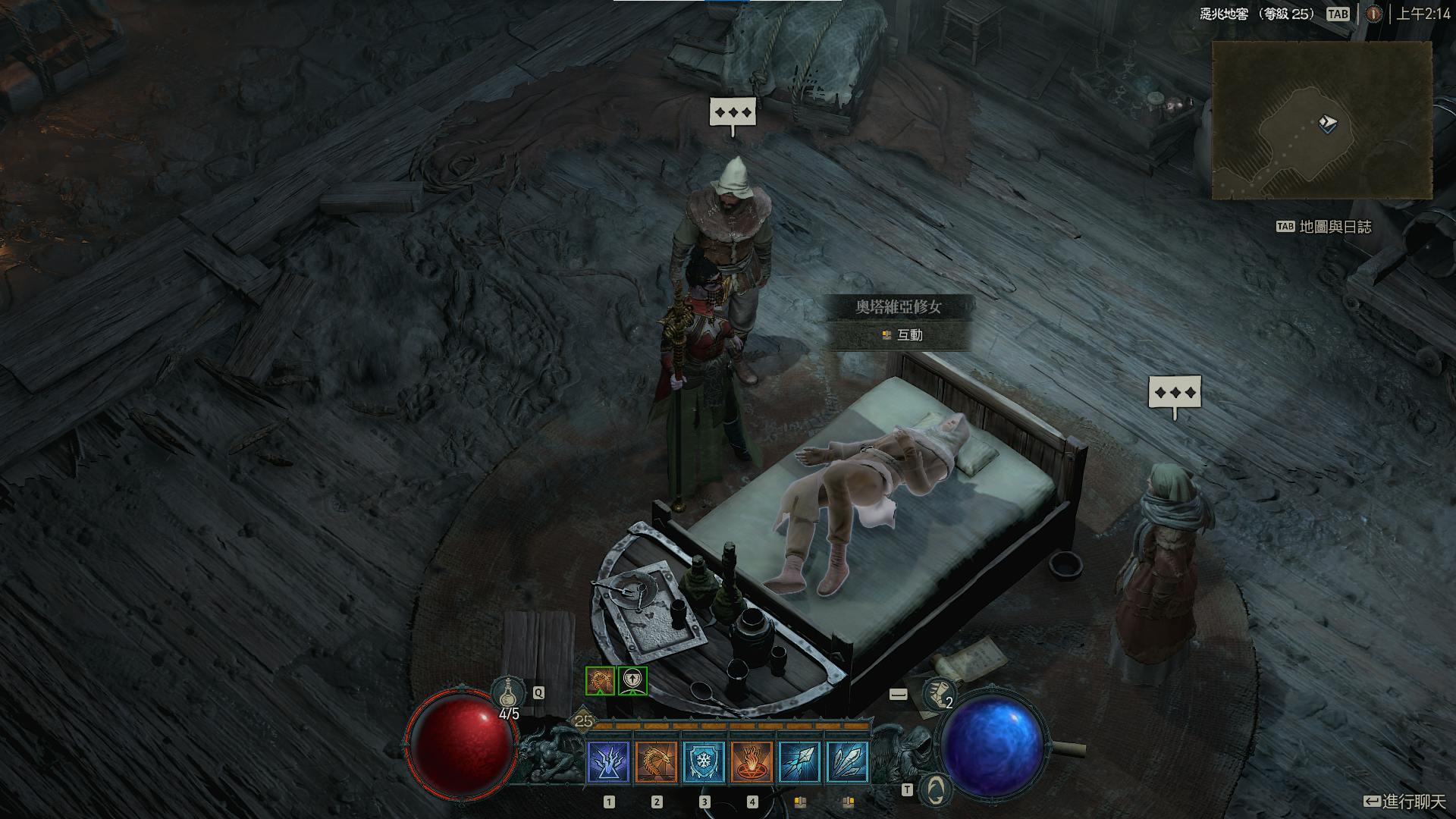The height and width of the screenshot is (819, 1456).
Task: Use the triple ice shards skill
Action: pyautogui.click(x=847, y=761)
